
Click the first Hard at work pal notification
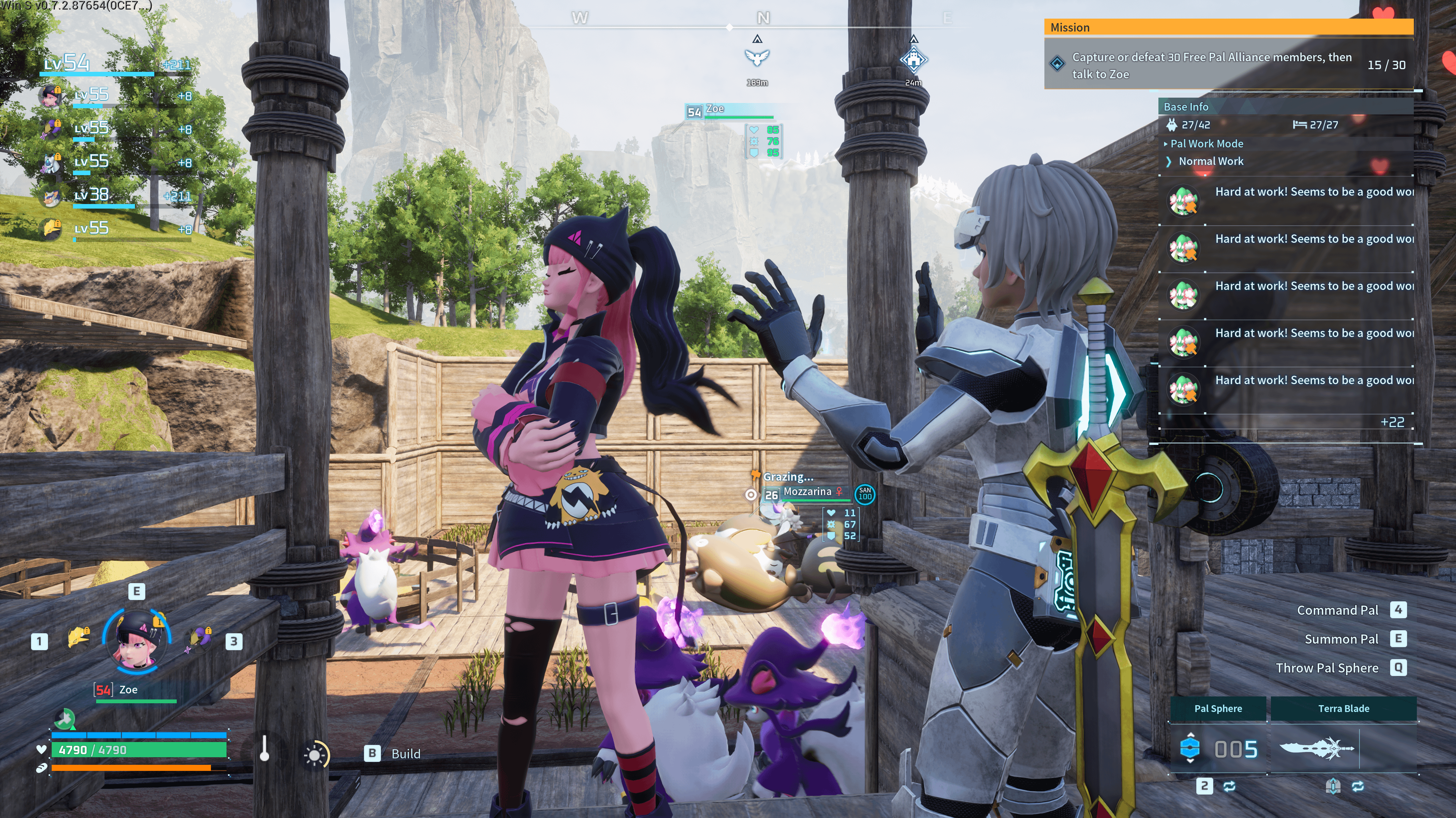(1289, 201)
